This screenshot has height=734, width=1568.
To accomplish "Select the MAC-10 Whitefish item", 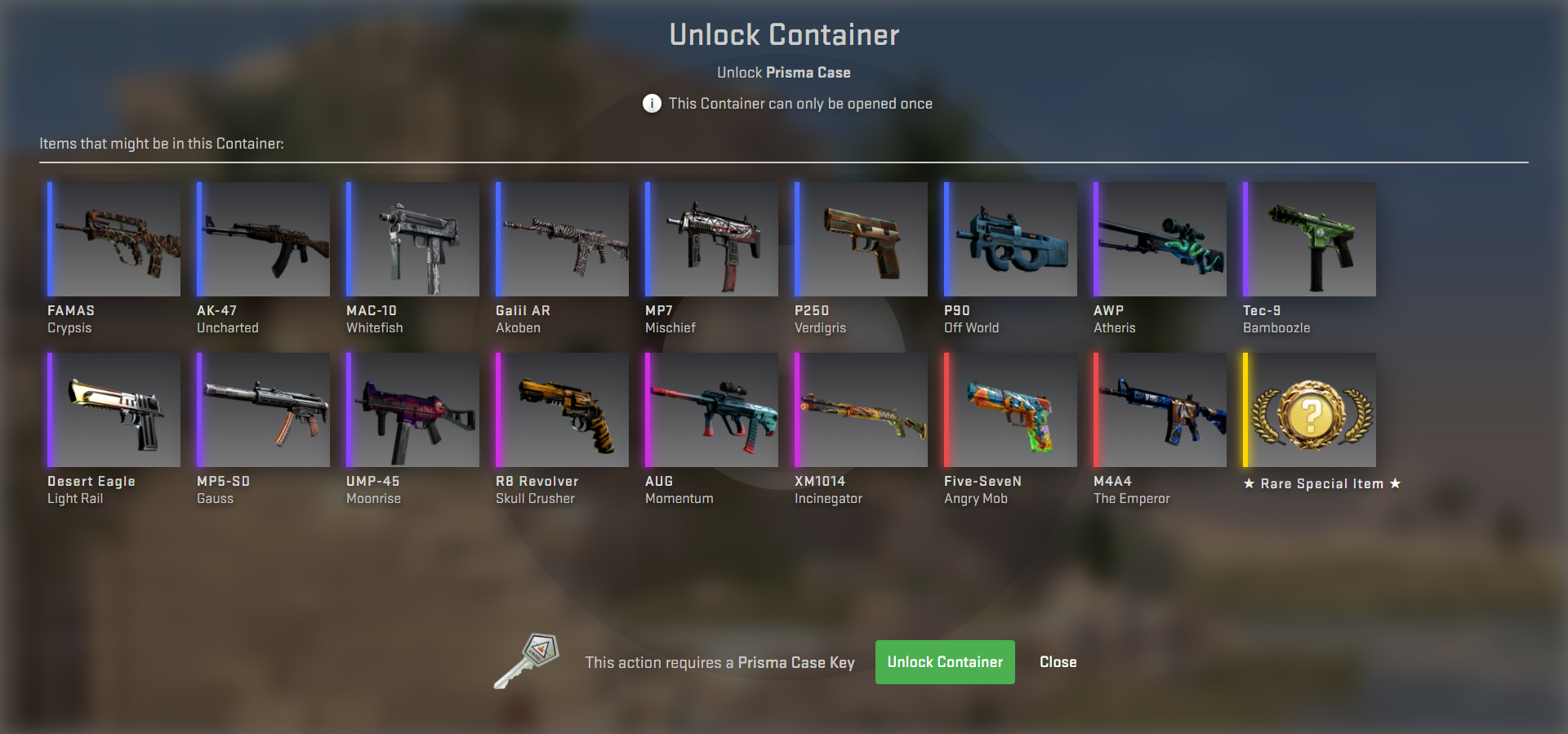I will [411, 238].
